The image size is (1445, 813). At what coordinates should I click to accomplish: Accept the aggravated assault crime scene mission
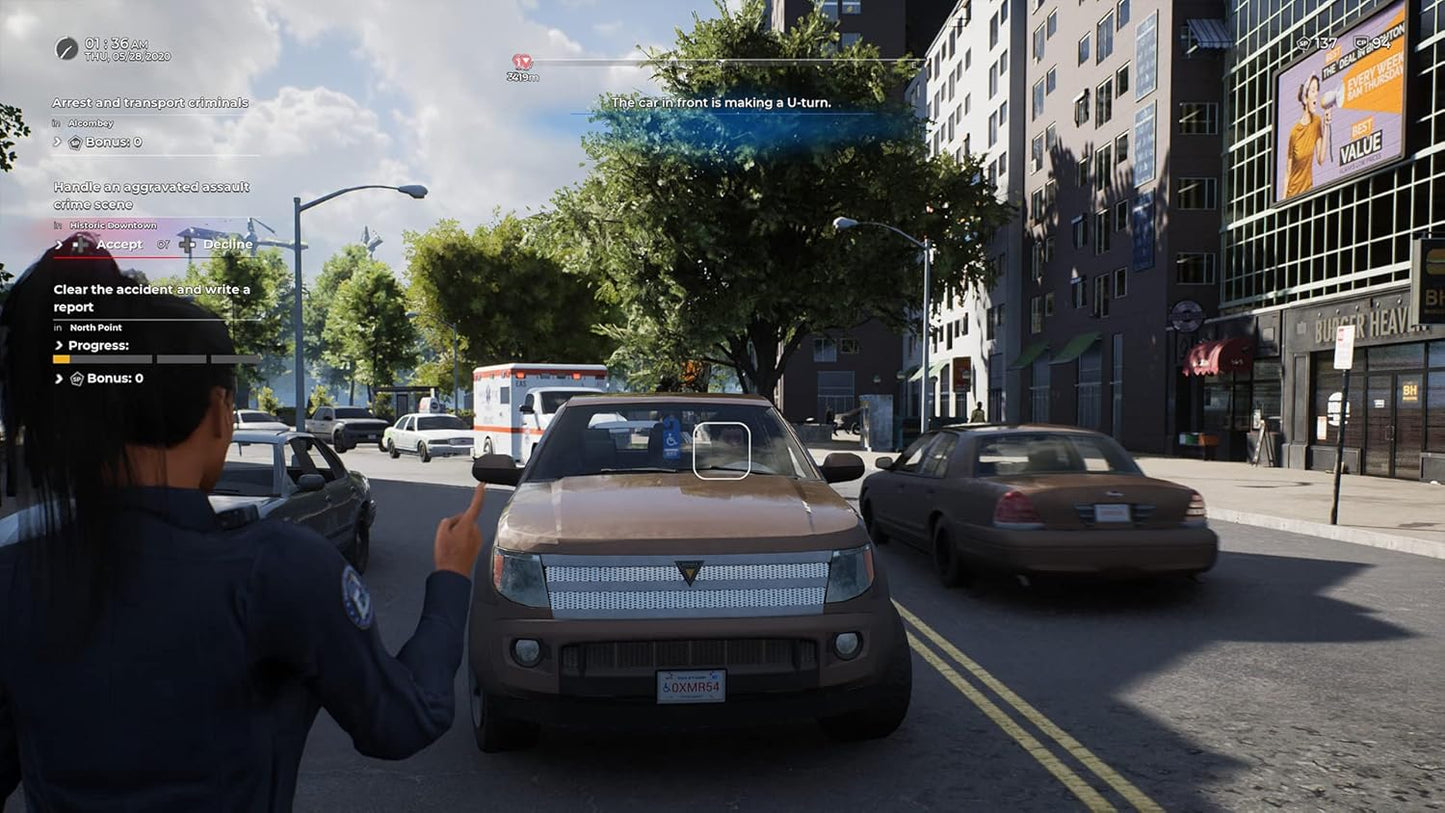pos(120,244)
